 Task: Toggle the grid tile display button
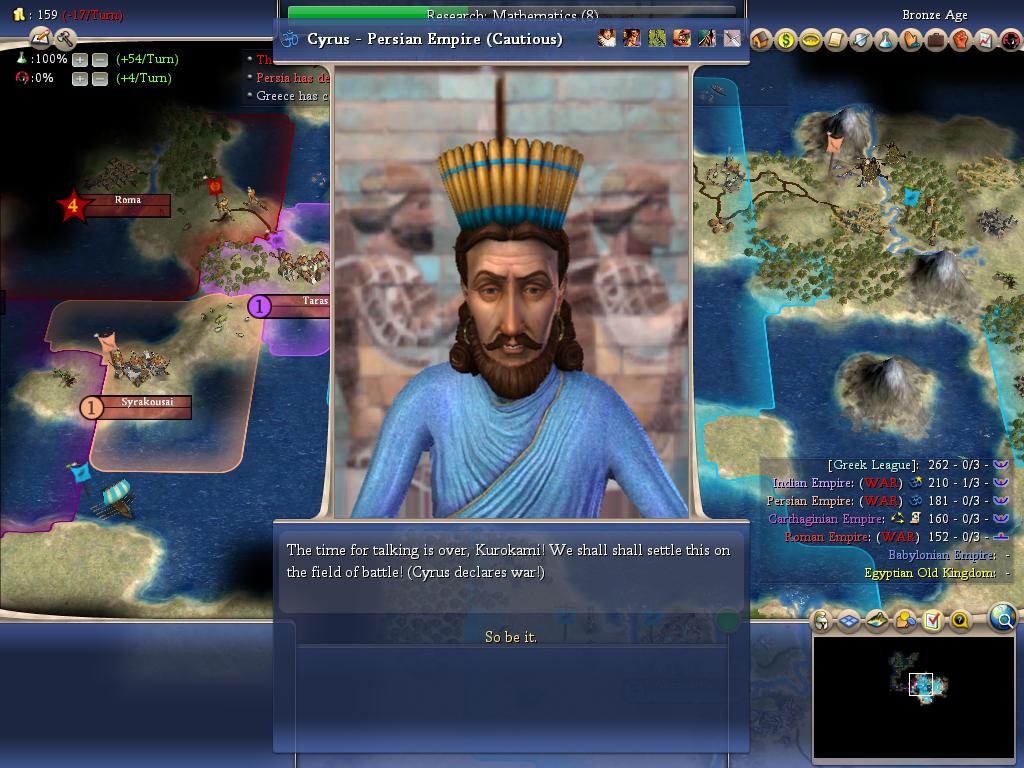848,621
